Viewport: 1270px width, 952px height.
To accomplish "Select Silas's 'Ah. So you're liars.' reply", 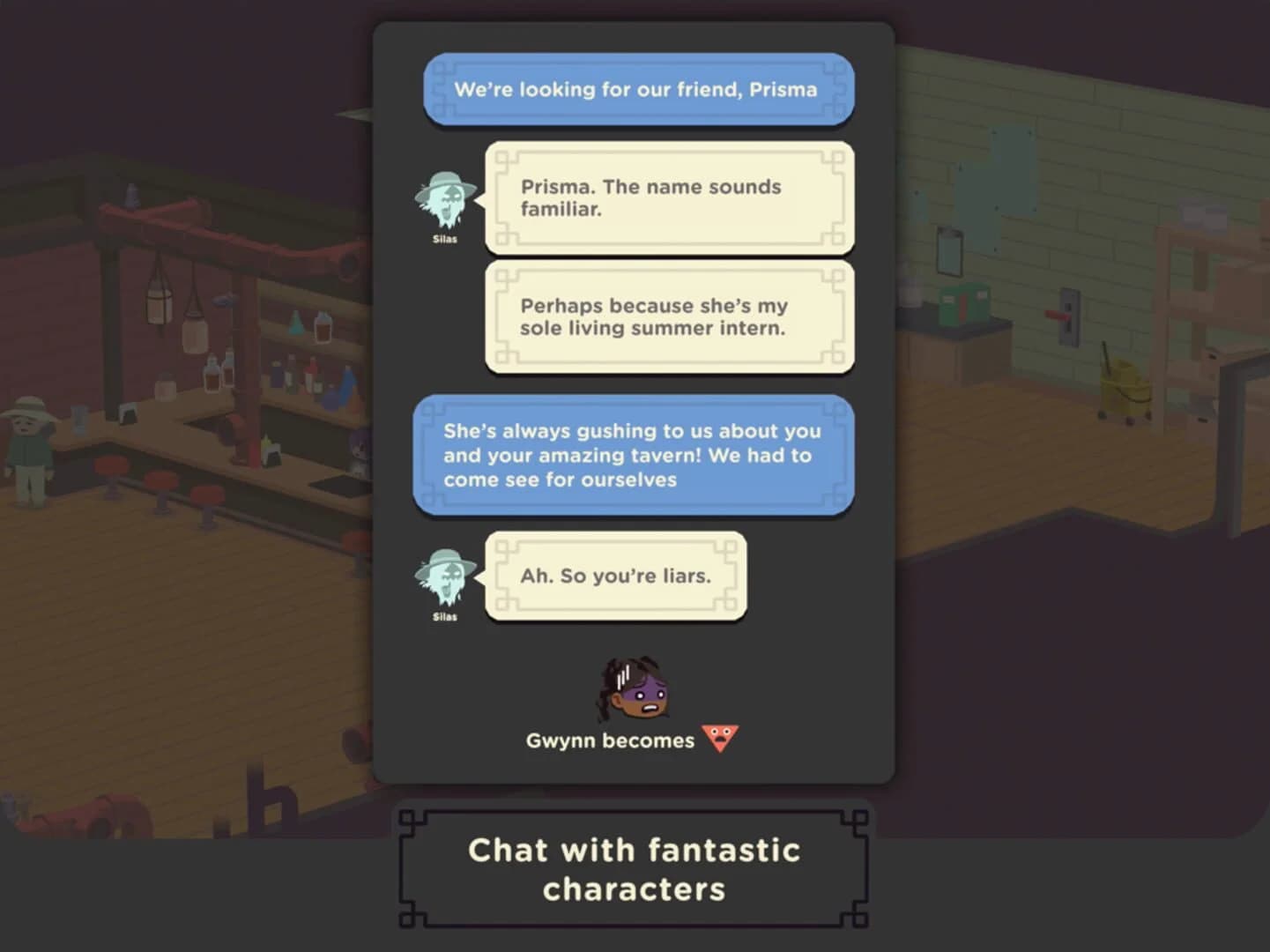I will click(x=617, y=576).
